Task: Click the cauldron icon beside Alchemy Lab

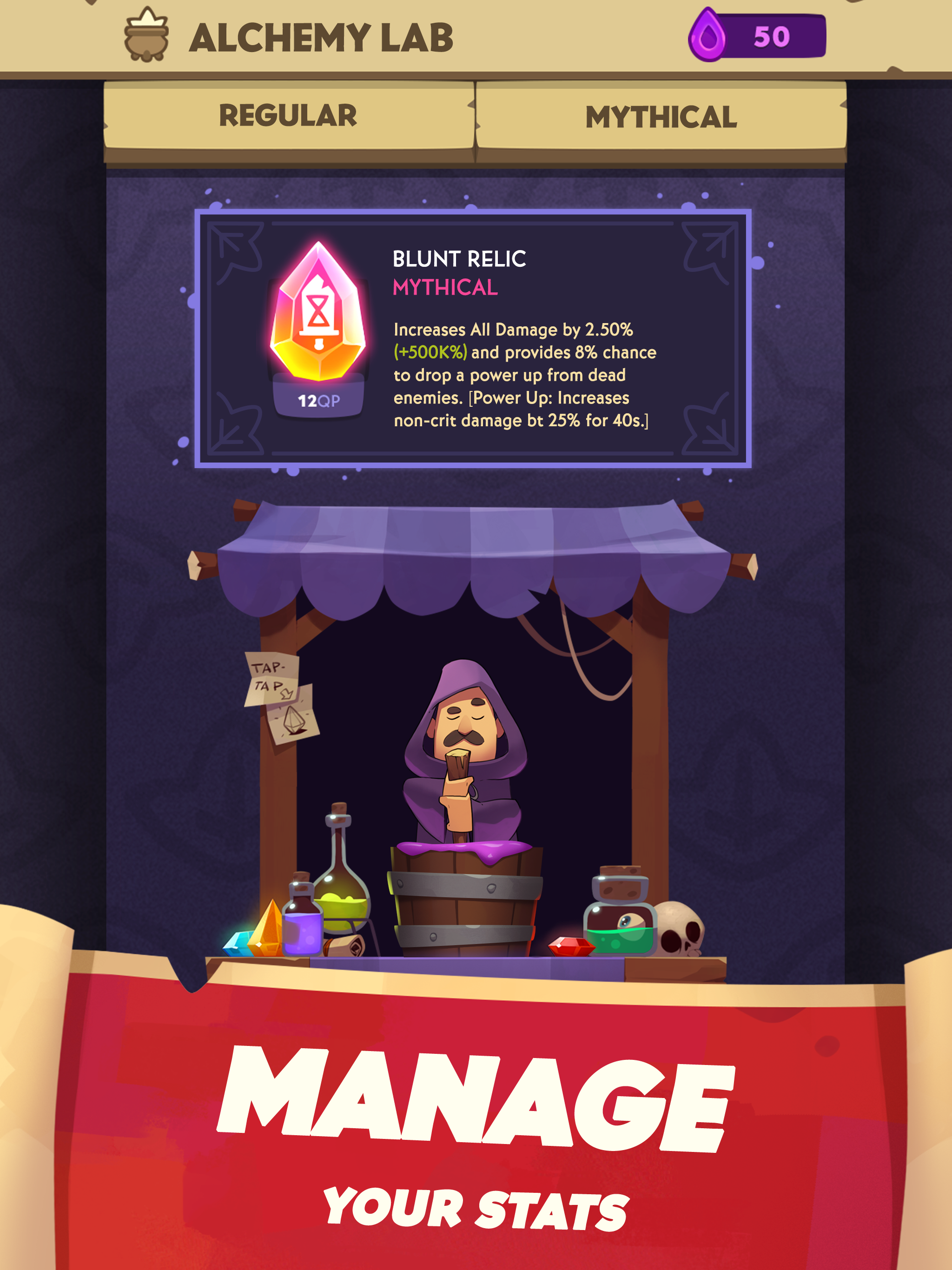Action: tap(145, 36)
